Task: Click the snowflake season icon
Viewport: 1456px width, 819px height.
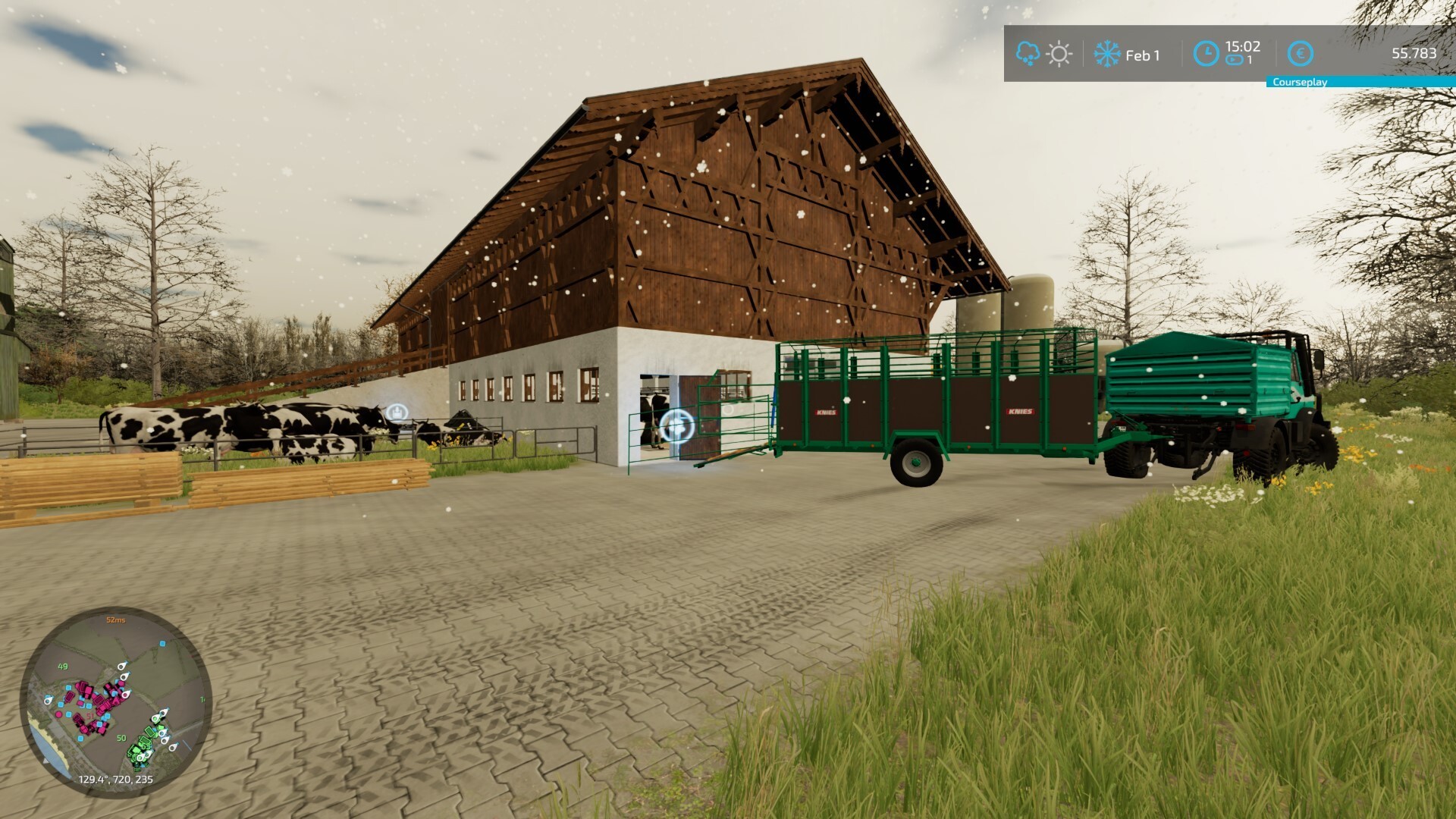Action: click(x=1106, y=55)
